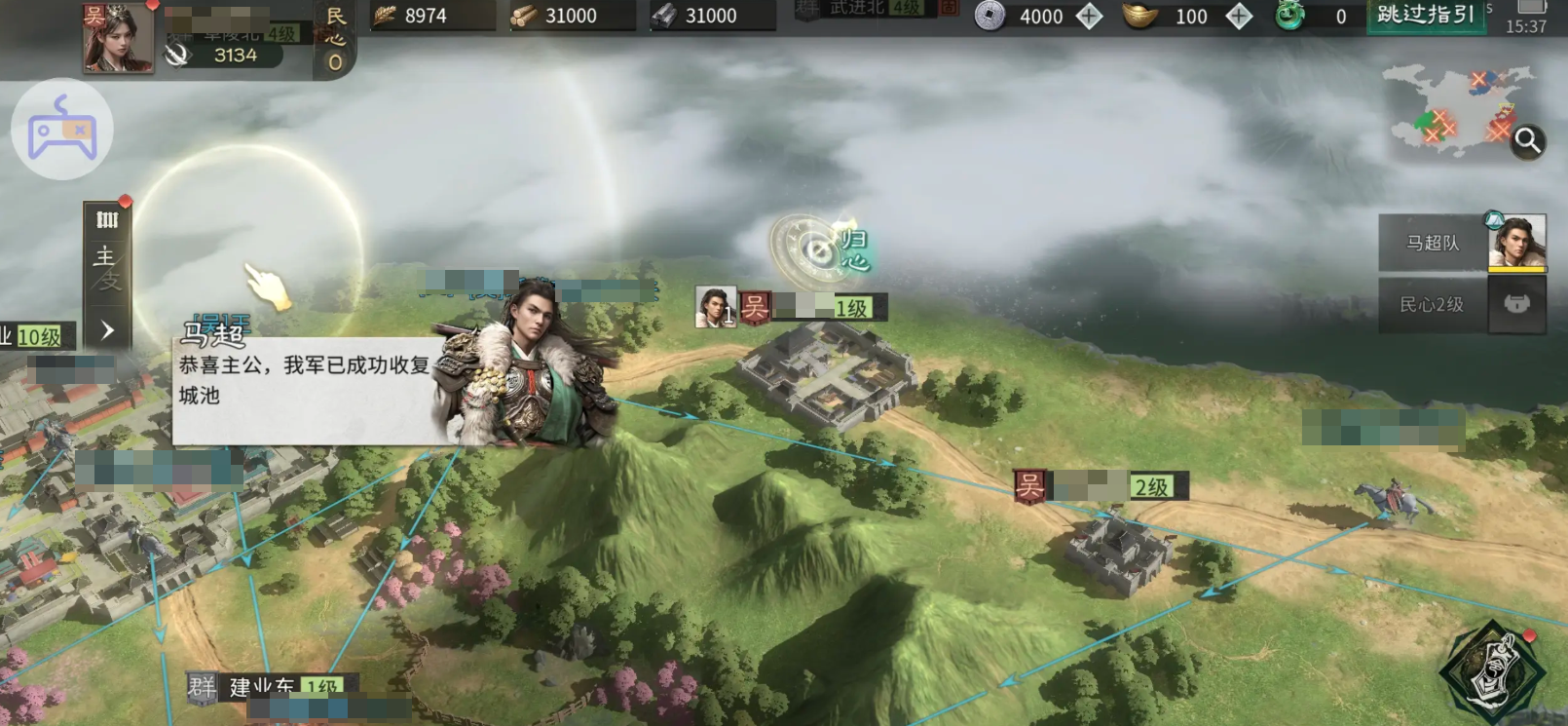
Task: Open the 民心 counter panel
Action: (335, 39)
